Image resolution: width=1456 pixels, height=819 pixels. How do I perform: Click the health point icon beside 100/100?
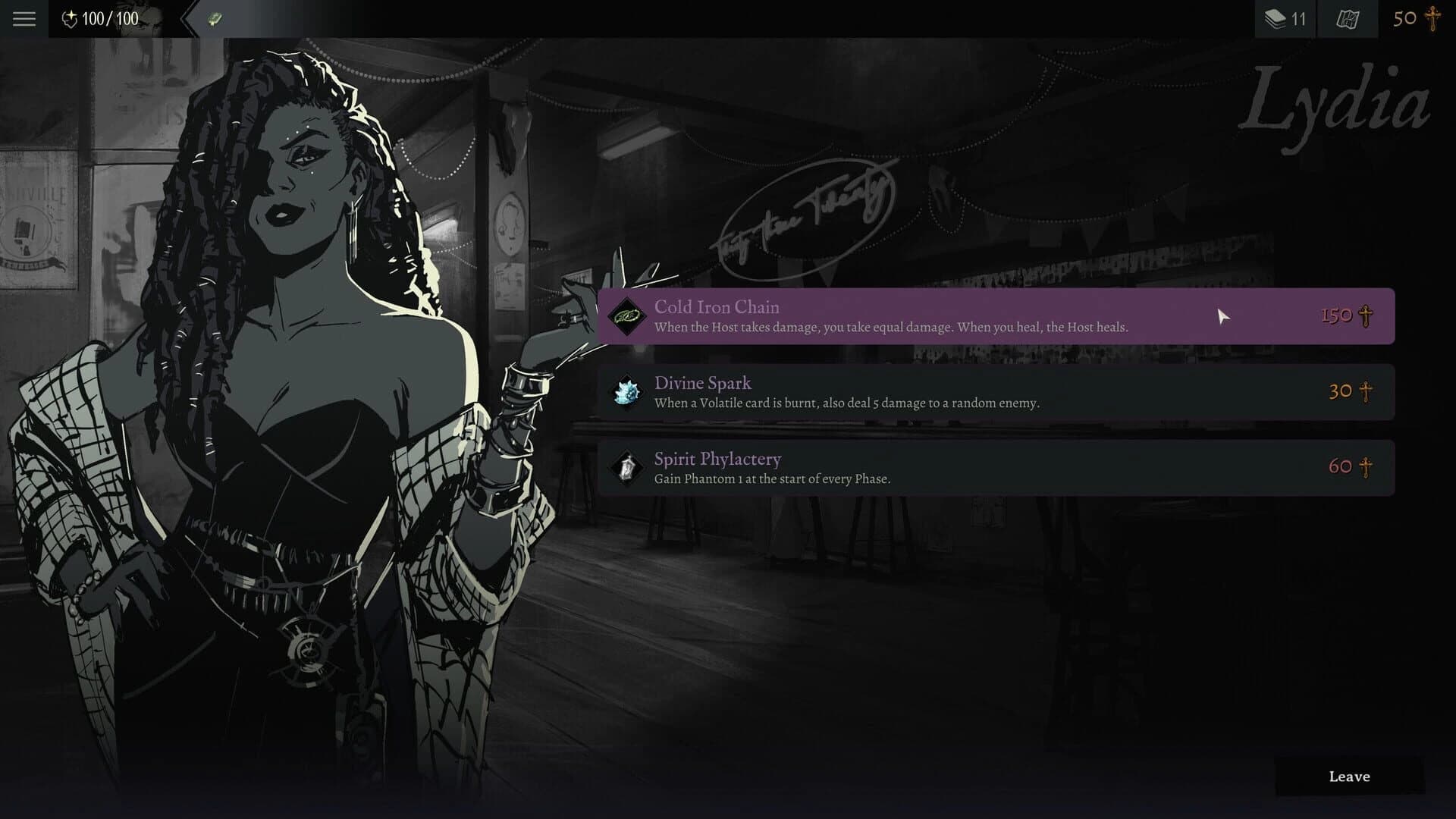point(71,19)
